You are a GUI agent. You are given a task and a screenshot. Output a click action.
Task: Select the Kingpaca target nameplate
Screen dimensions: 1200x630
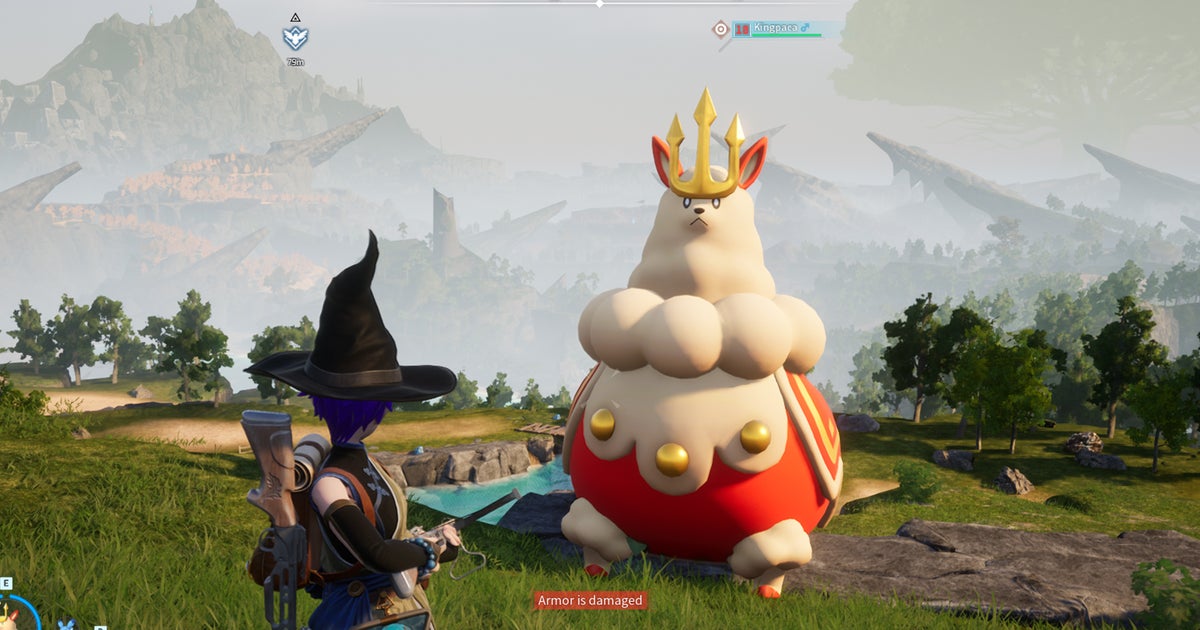point(785,29)
